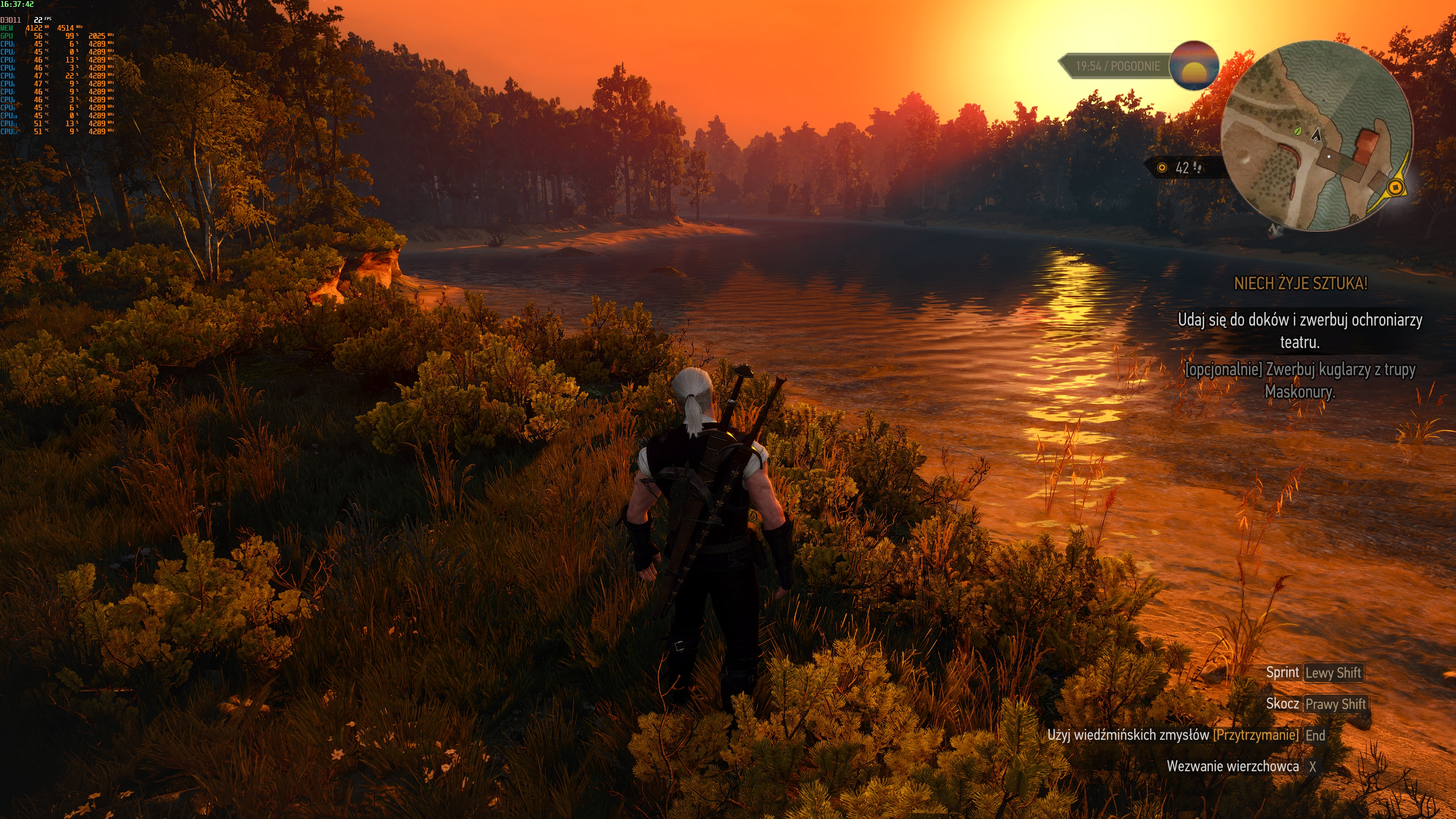1456x819 pixels.
Task: Select the green herb leaf marker on minimap
Action: click(1297, 131)
